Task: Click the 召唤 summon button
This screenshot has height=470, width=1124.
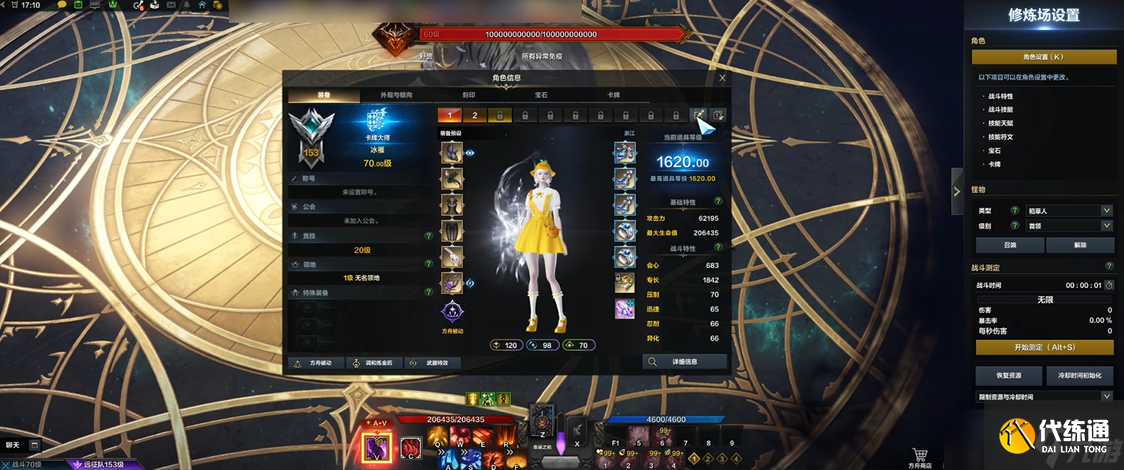Action: click(x=1009, y=245)
